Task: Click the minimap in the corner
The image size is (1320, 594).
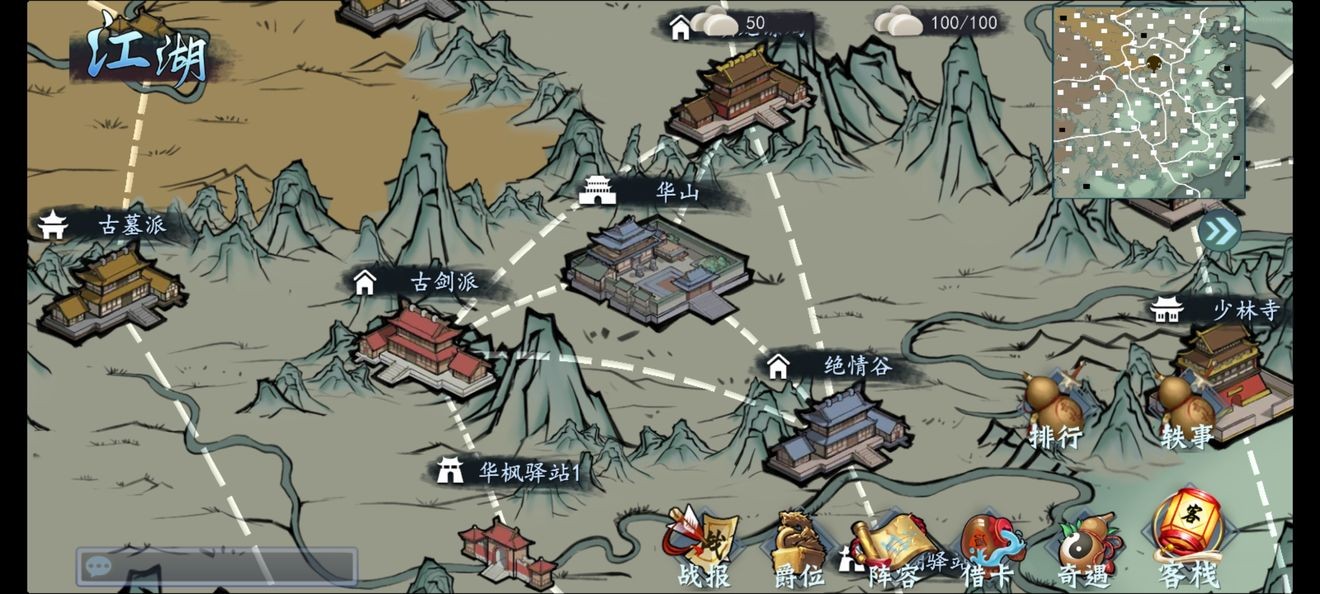Action: (x=1148, y=102)
